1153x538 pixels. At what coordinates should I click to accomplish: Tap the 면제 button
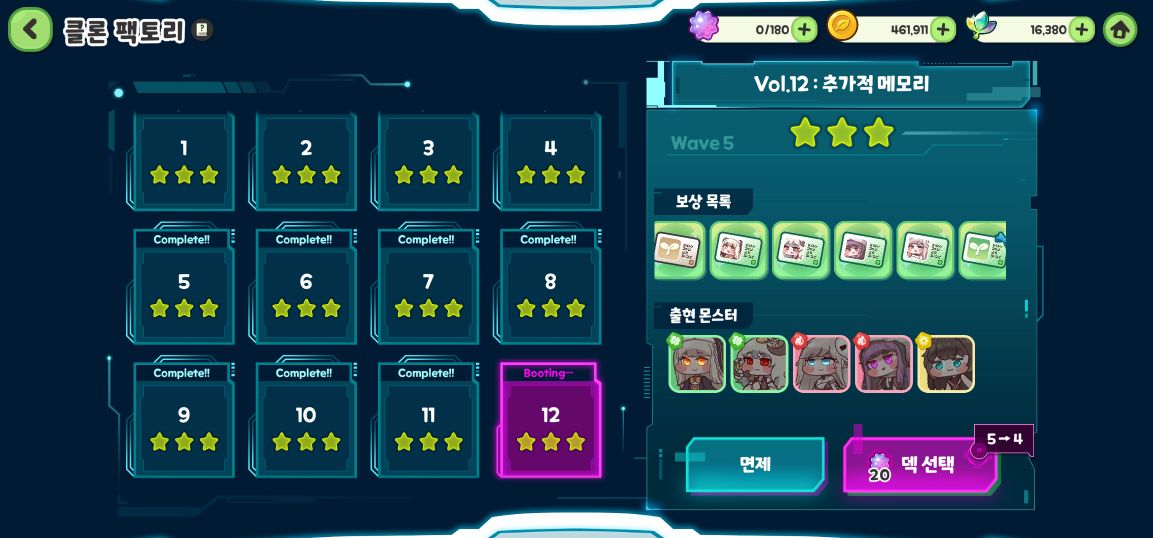755,464
